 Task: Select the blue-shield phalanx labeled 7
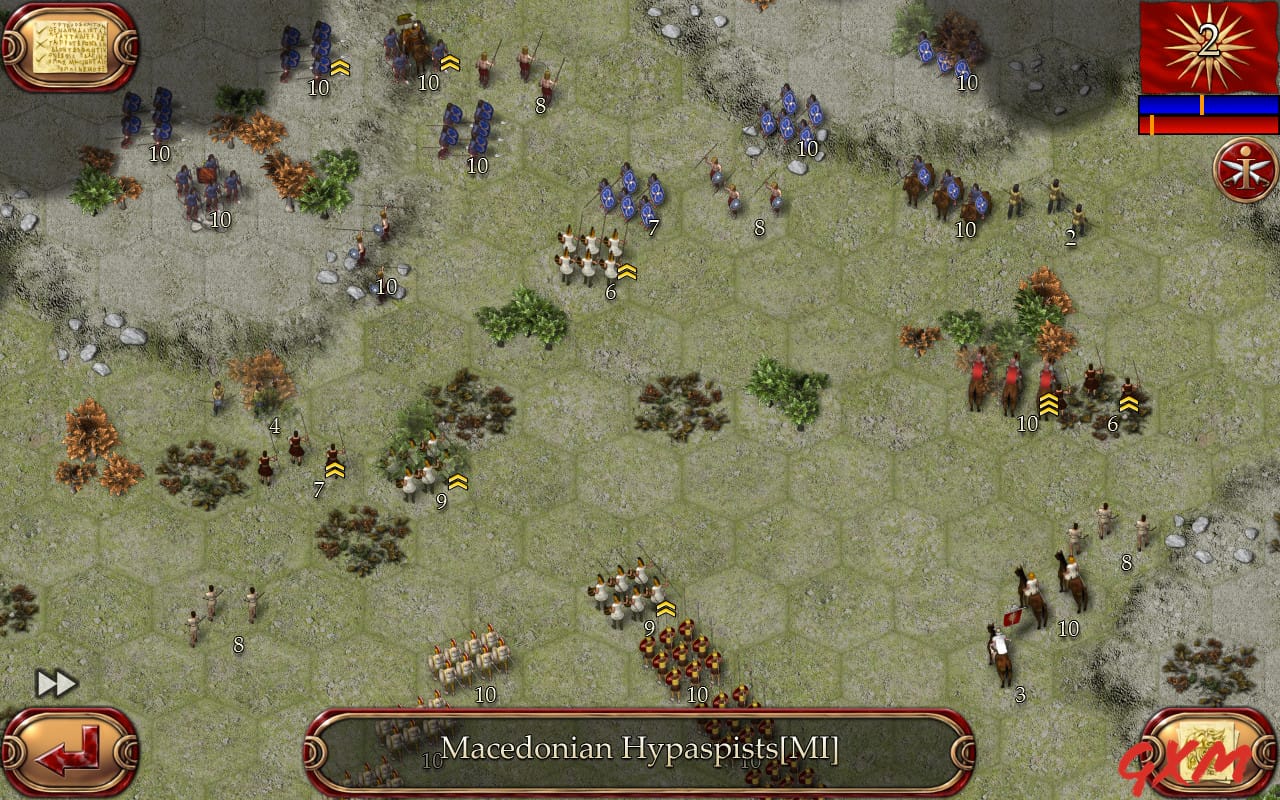(x=630, y=195)
